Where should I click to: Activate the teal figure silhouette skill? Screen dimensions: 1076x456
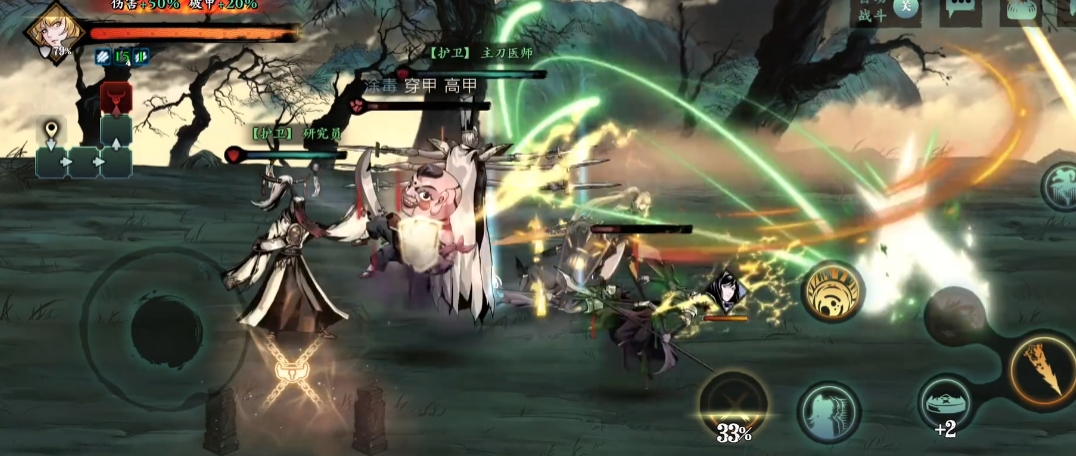tap(829, 412)
